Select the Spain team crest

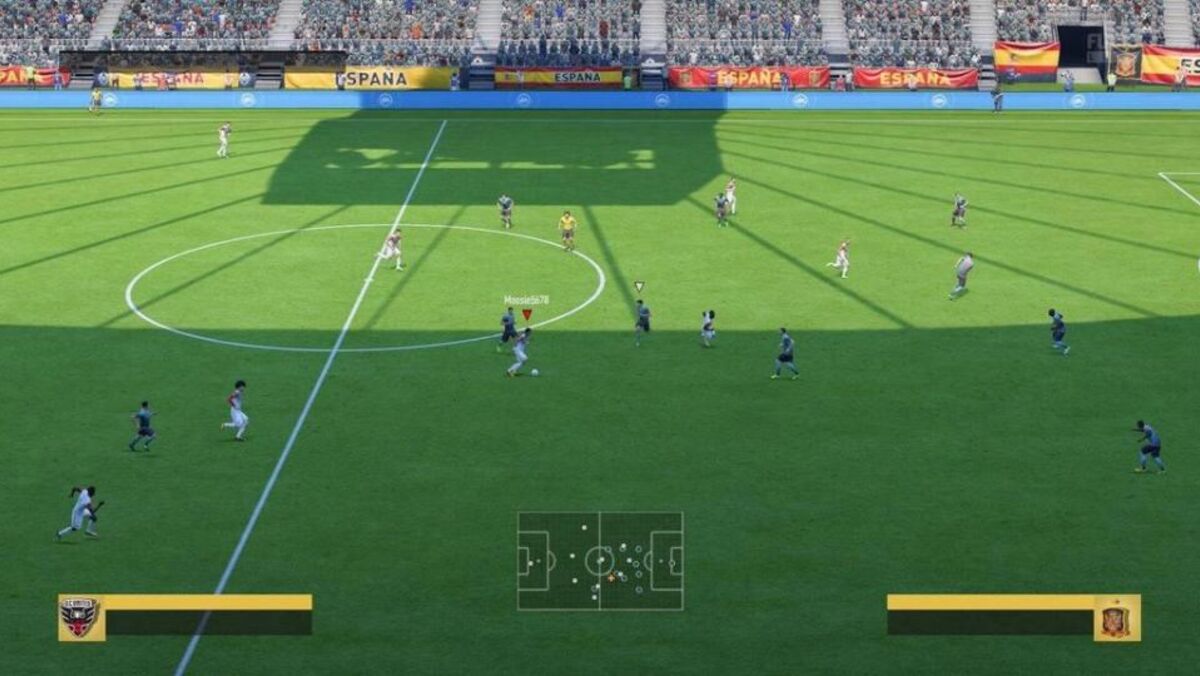(1116, 617)
